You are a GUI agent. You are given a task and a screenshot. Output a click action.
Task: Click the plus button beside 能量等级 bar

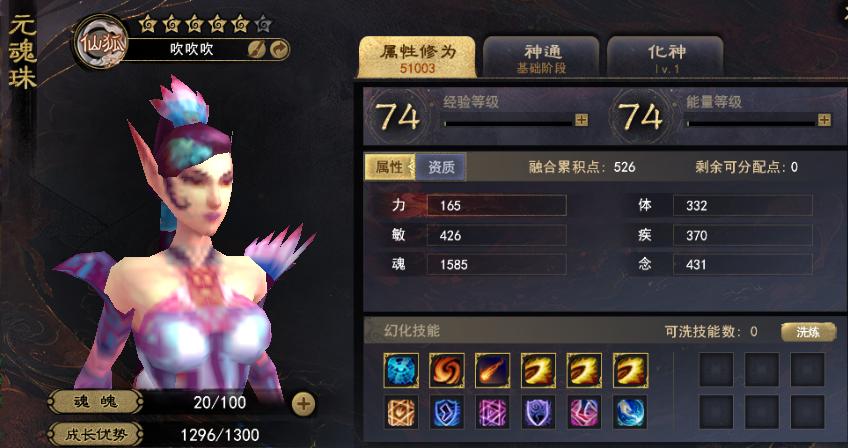click(824, 120)
